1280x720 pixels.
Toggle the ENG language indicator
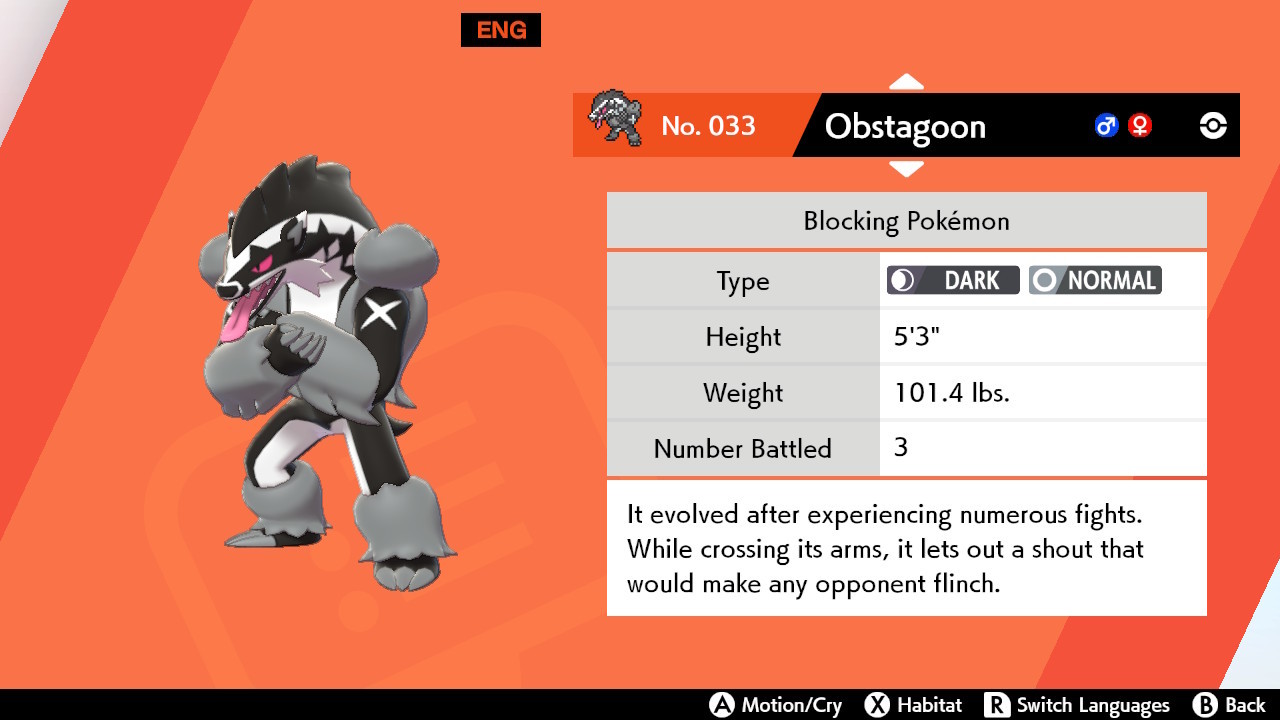[x=500, y=30]
